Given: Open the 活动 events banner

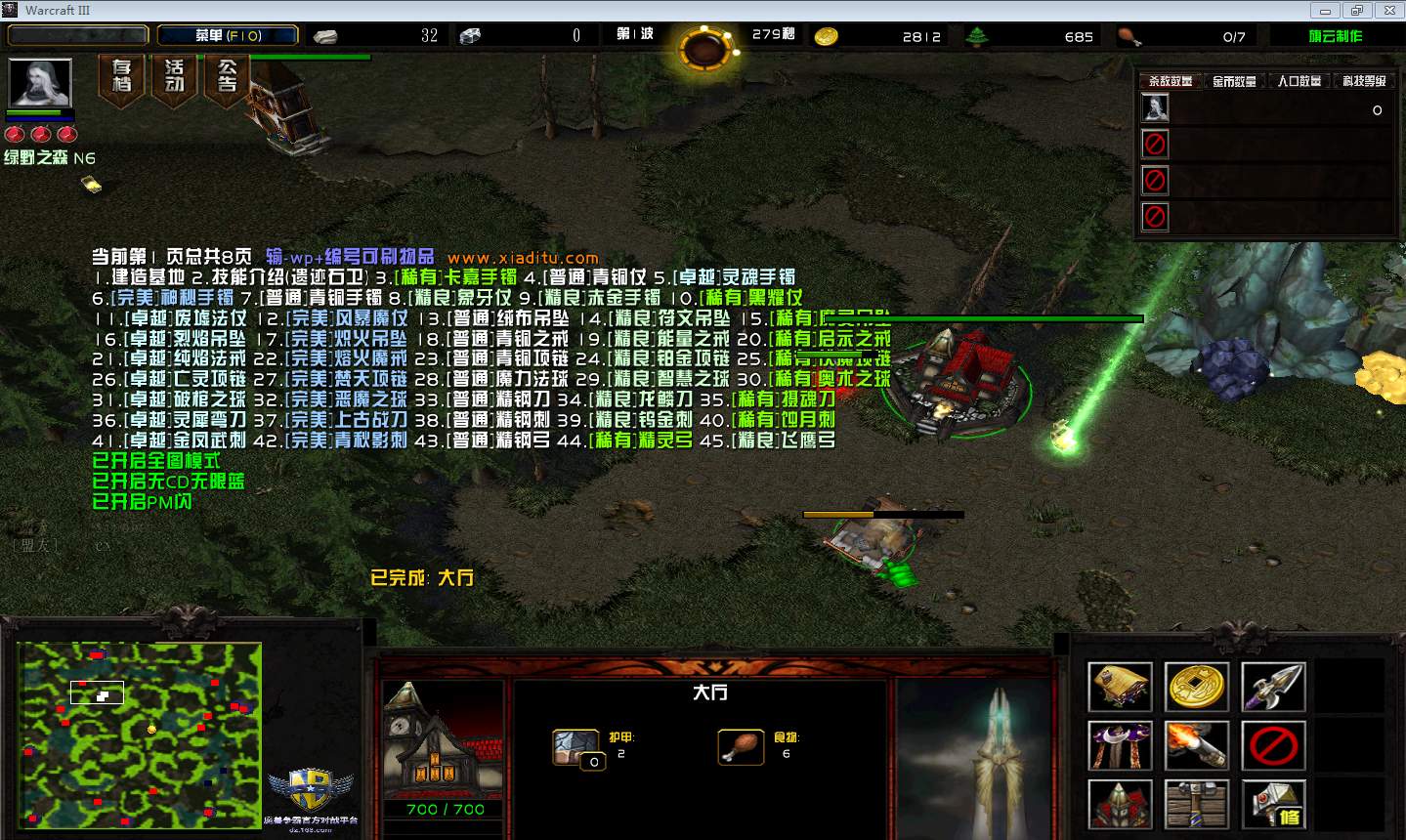Looking at the screenshot, I should coord(174,76).
